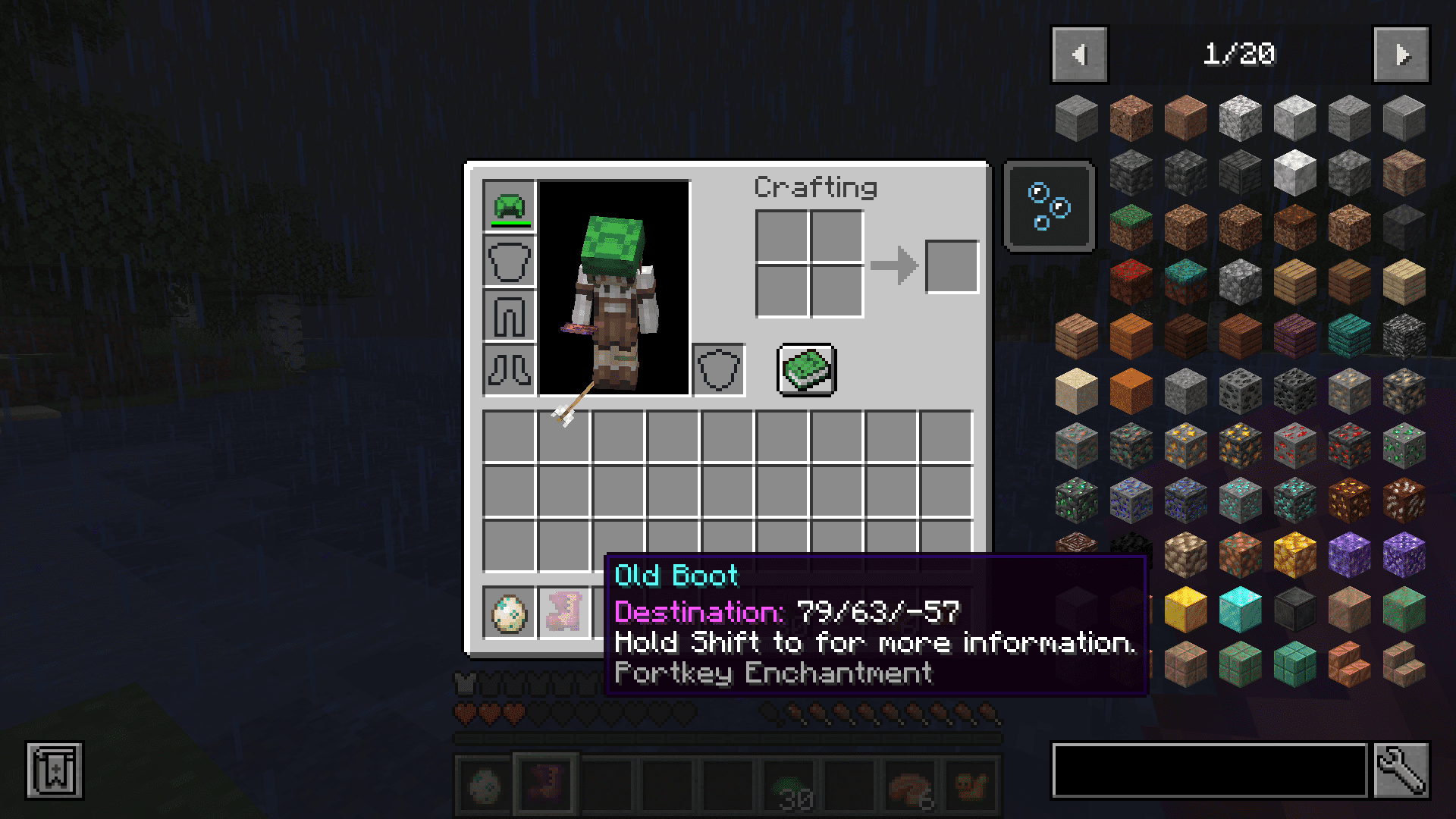Choose the grass block in item list
1456x819 pixels.
[1131, 227]
